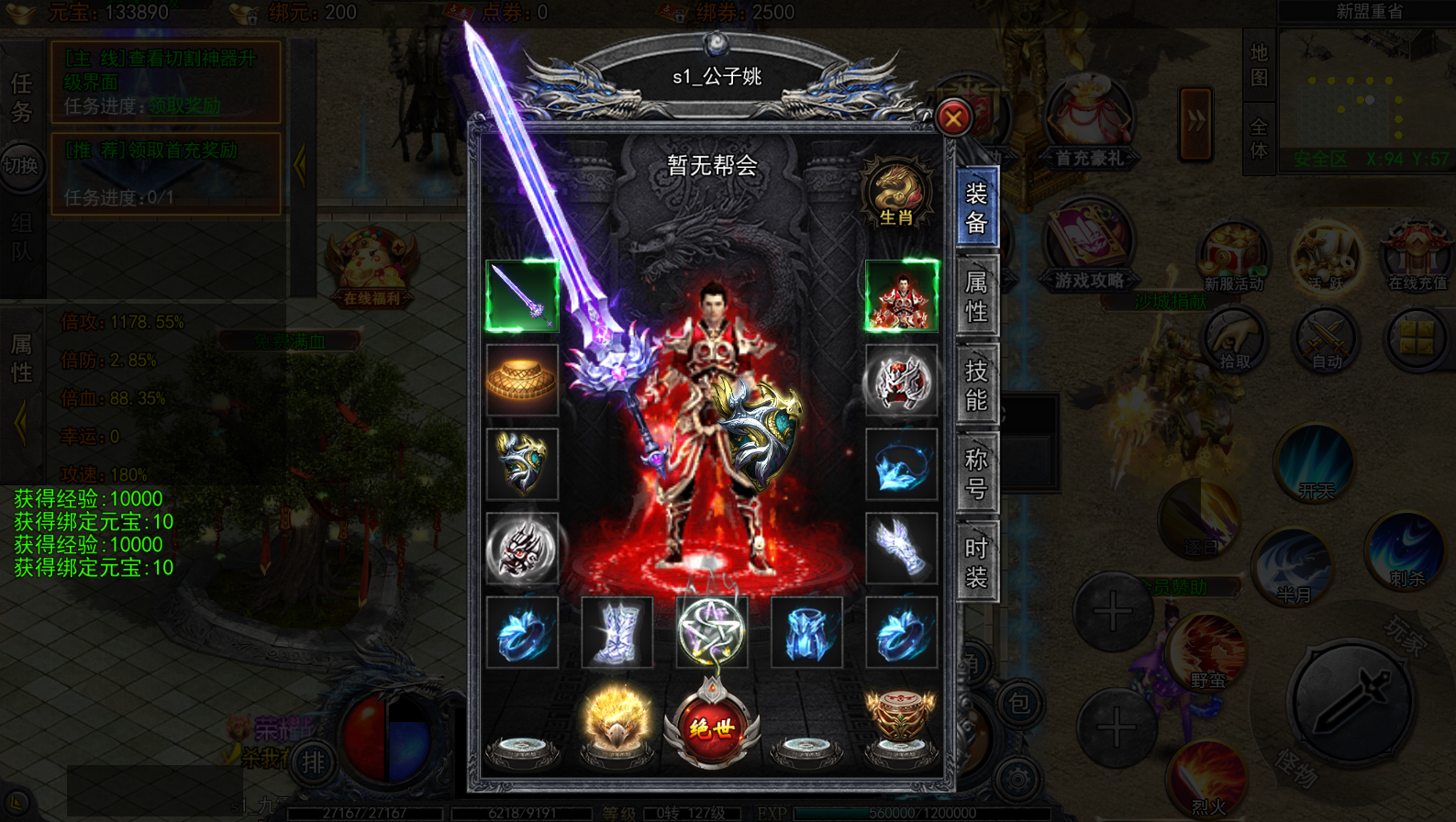Viewport: 1456px width, 822px height.
Task: Select the silver boots slot
Action: (x=617, y=632)
